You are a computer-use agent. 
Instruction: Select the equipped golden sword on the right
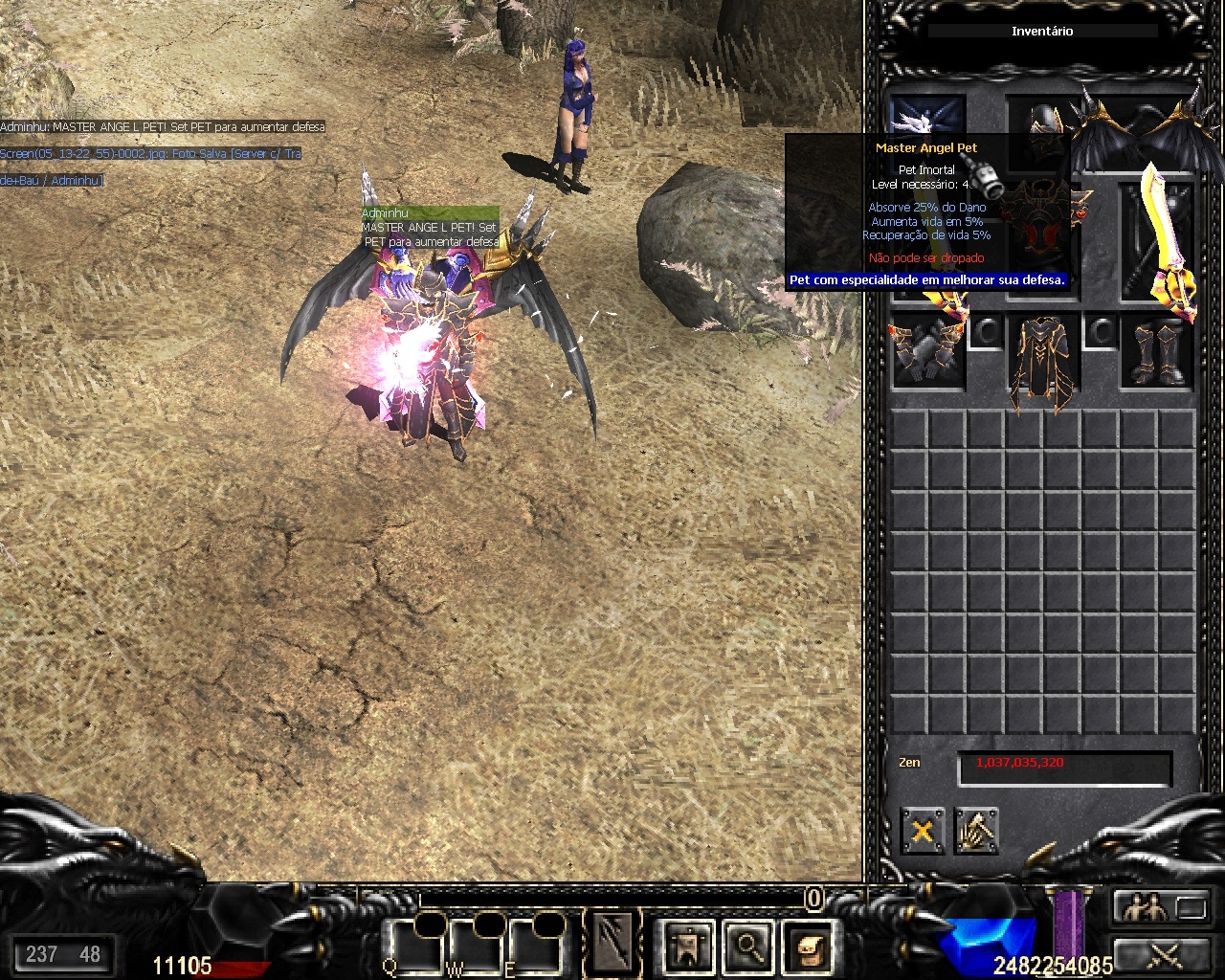1160,237
